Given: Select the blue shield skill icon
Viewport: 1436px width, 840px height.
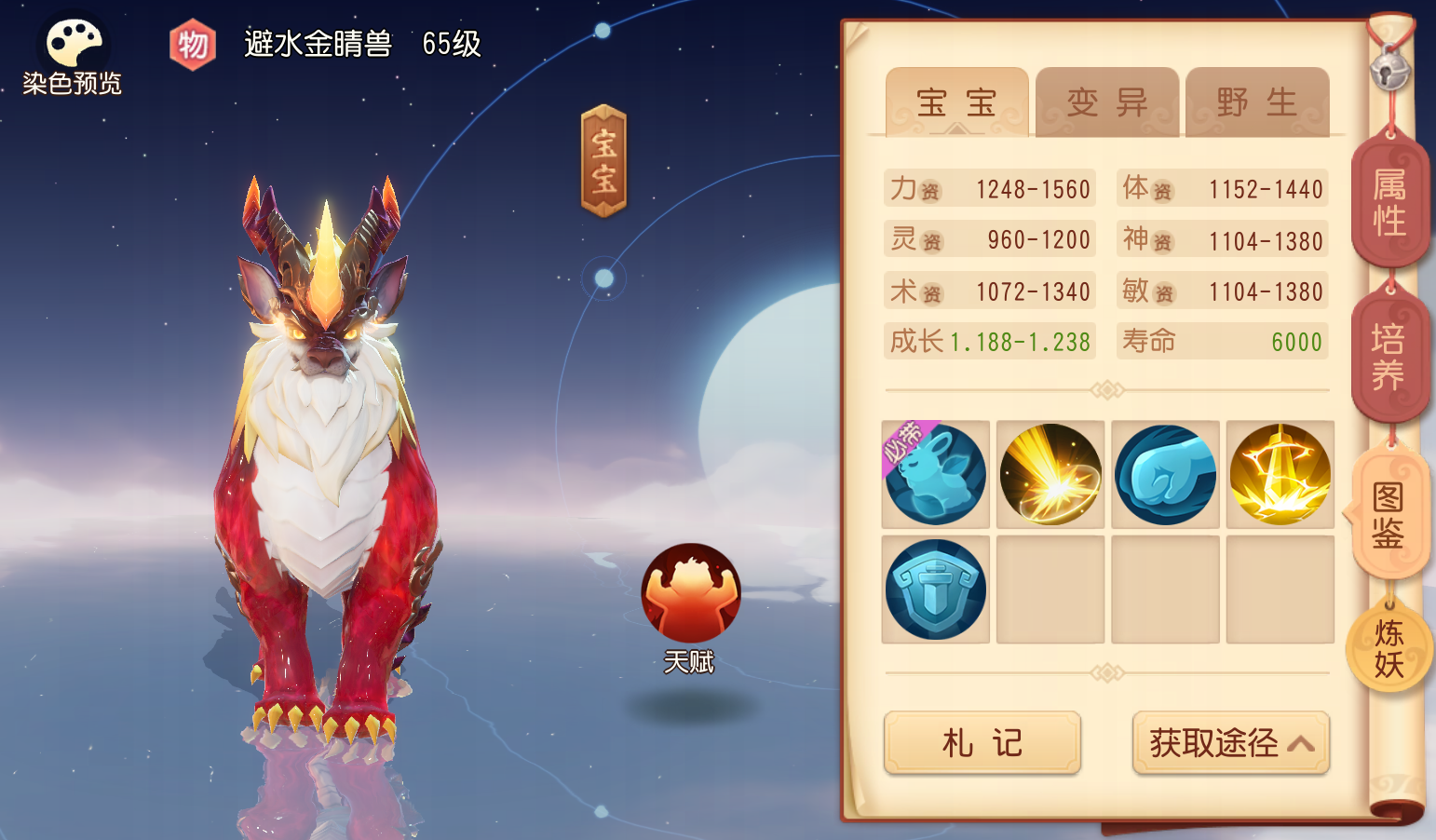Looking at the screenshot, I should click(935, 589).
